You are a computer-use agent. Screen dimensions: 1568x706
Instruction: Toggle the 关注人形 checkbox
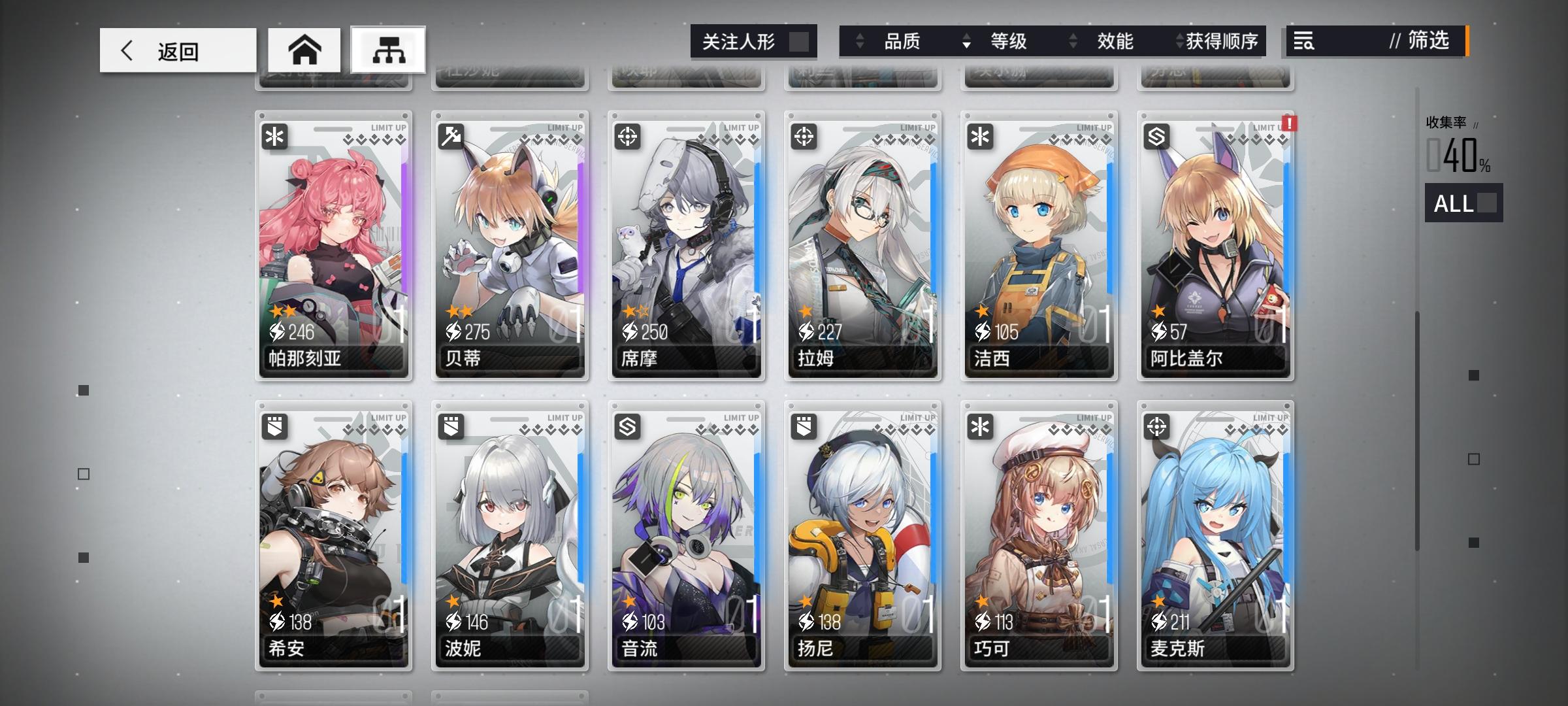(799, 41)
